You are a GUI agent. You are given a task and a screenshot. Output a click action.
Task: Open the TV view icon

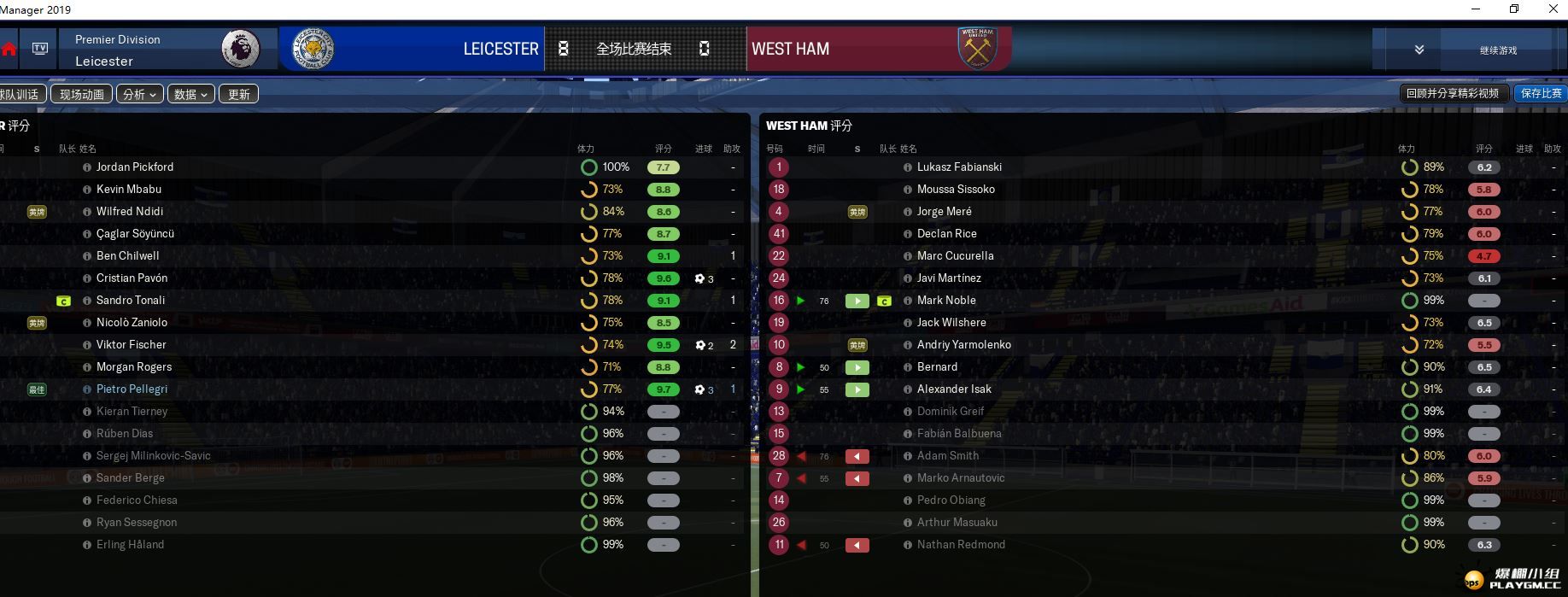(40, 49)
